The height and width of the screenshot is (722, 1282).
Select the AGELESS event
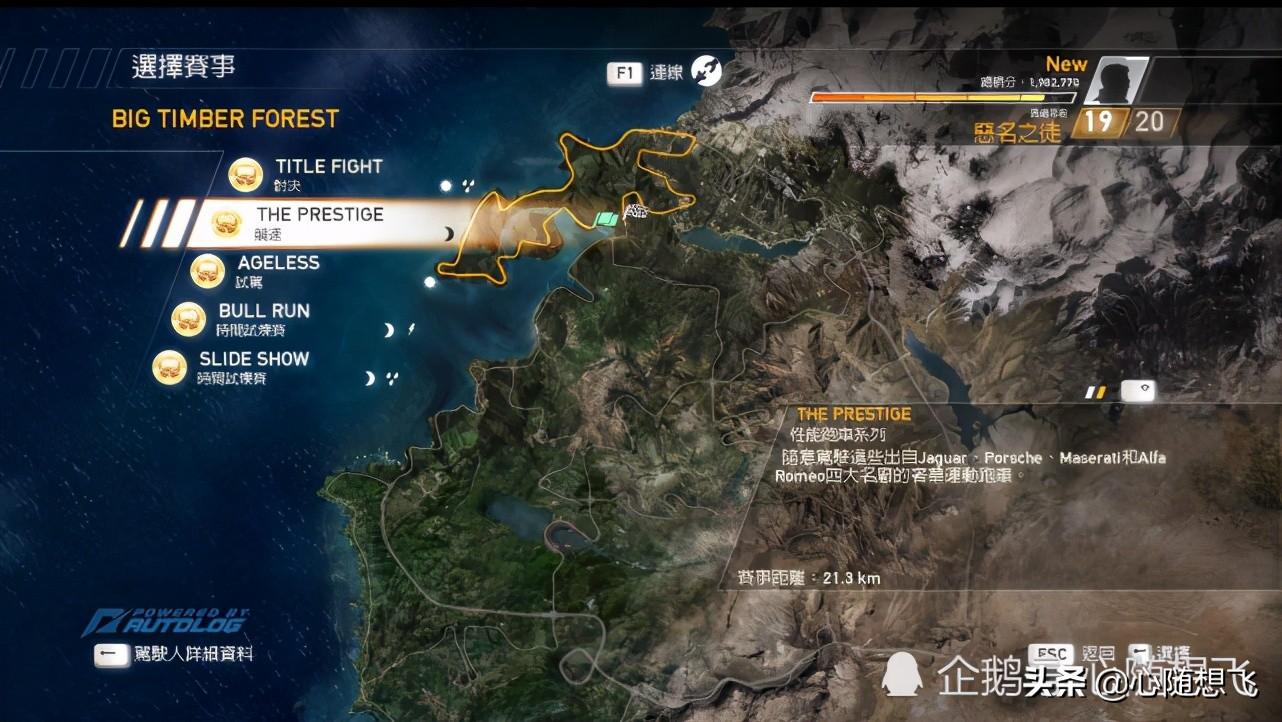[x=278, y=263]
